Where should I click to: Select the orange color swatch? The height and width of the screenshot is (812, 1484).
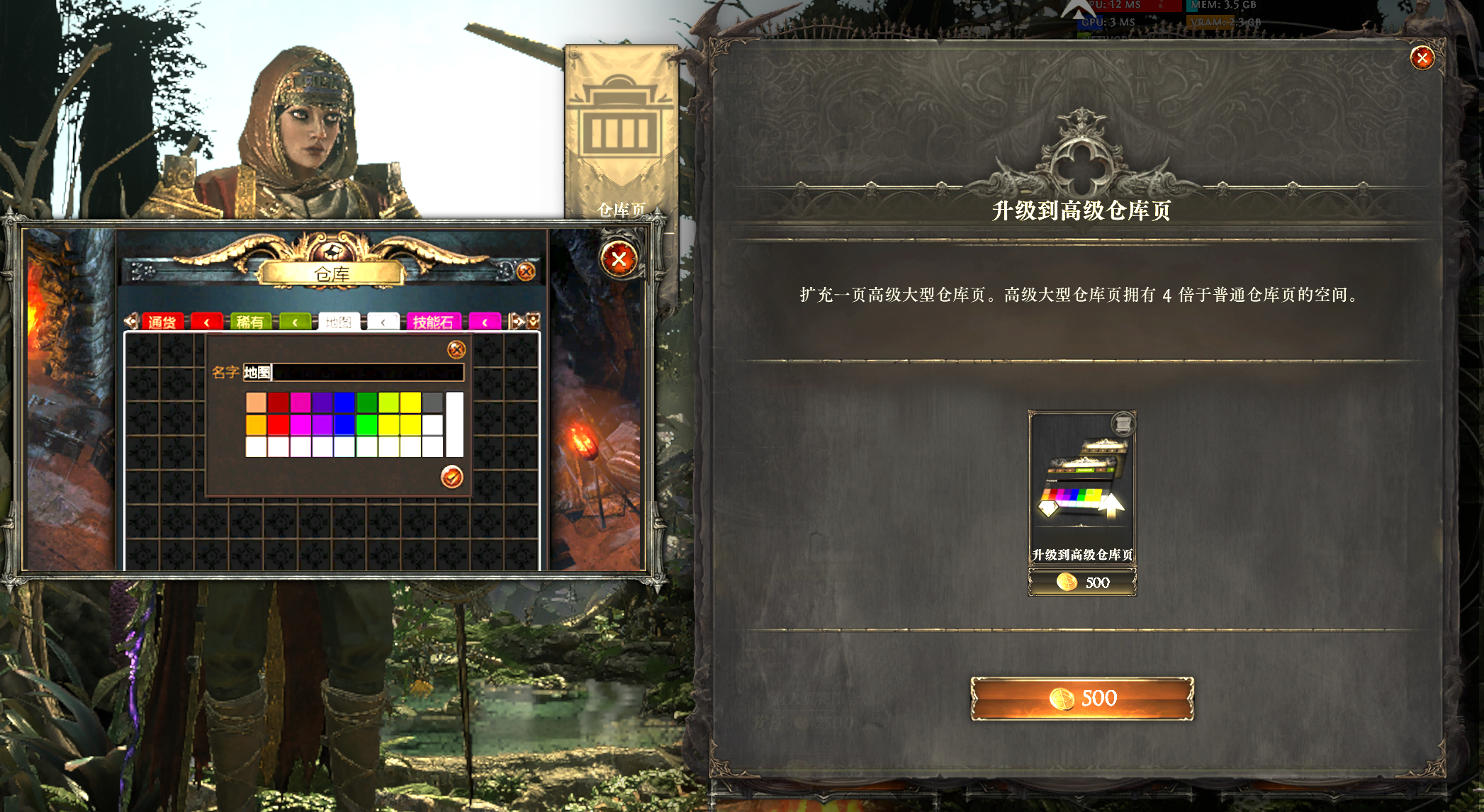coord(256,425)
